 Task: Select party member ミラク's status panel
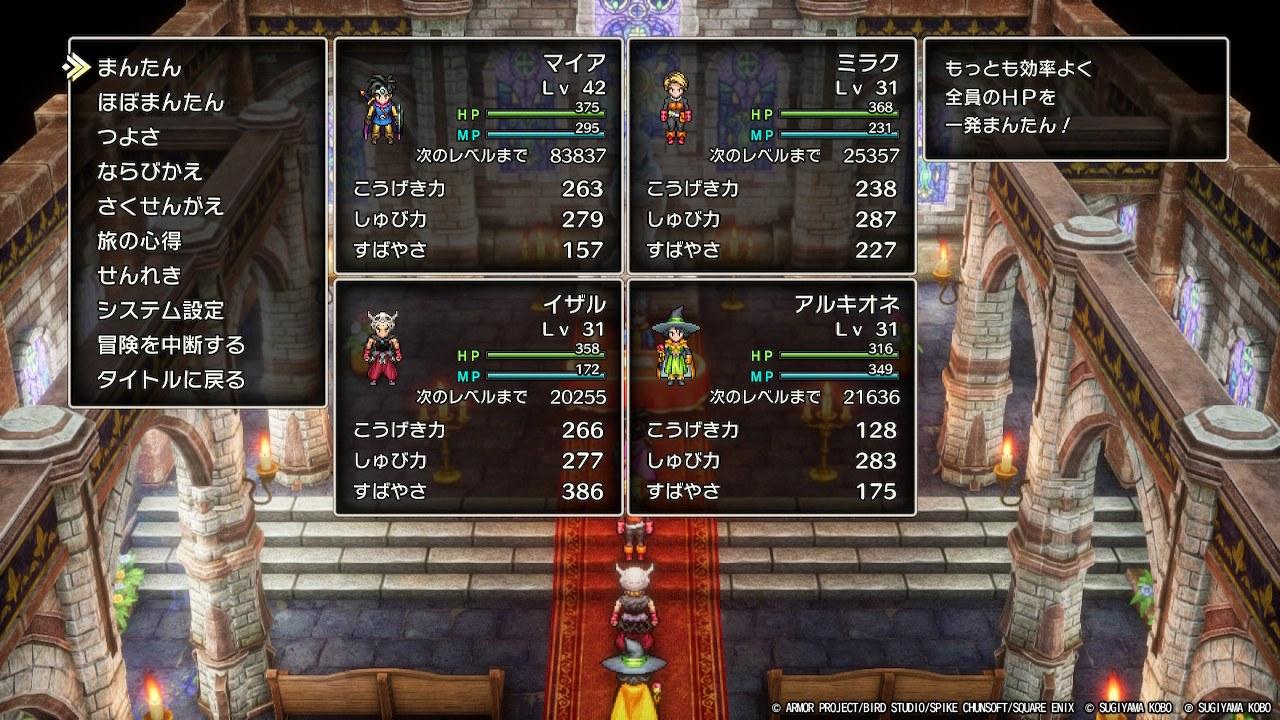click(771, 156)
